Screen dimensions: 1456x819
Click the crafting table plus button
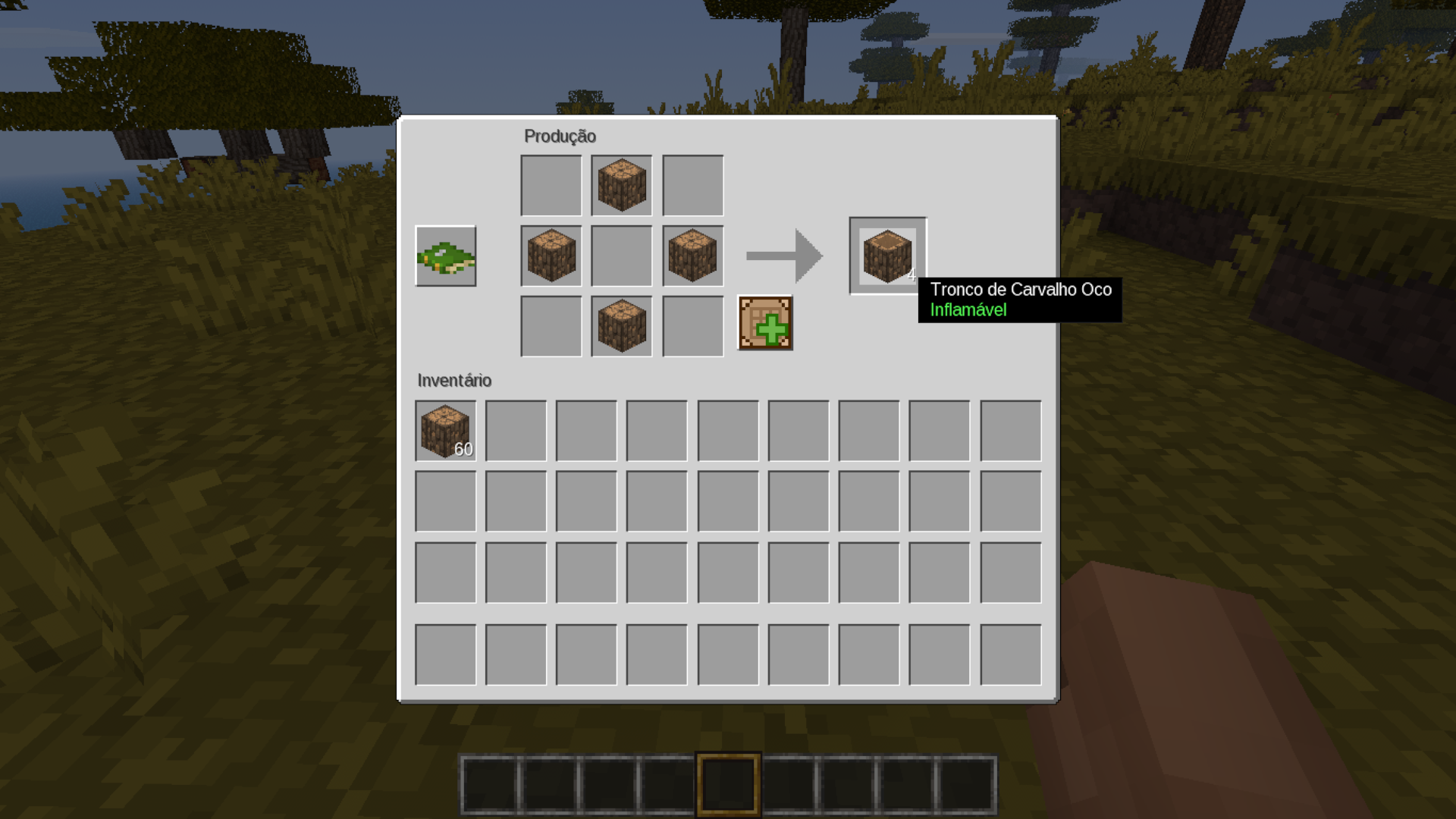click(x=765, y=323)
